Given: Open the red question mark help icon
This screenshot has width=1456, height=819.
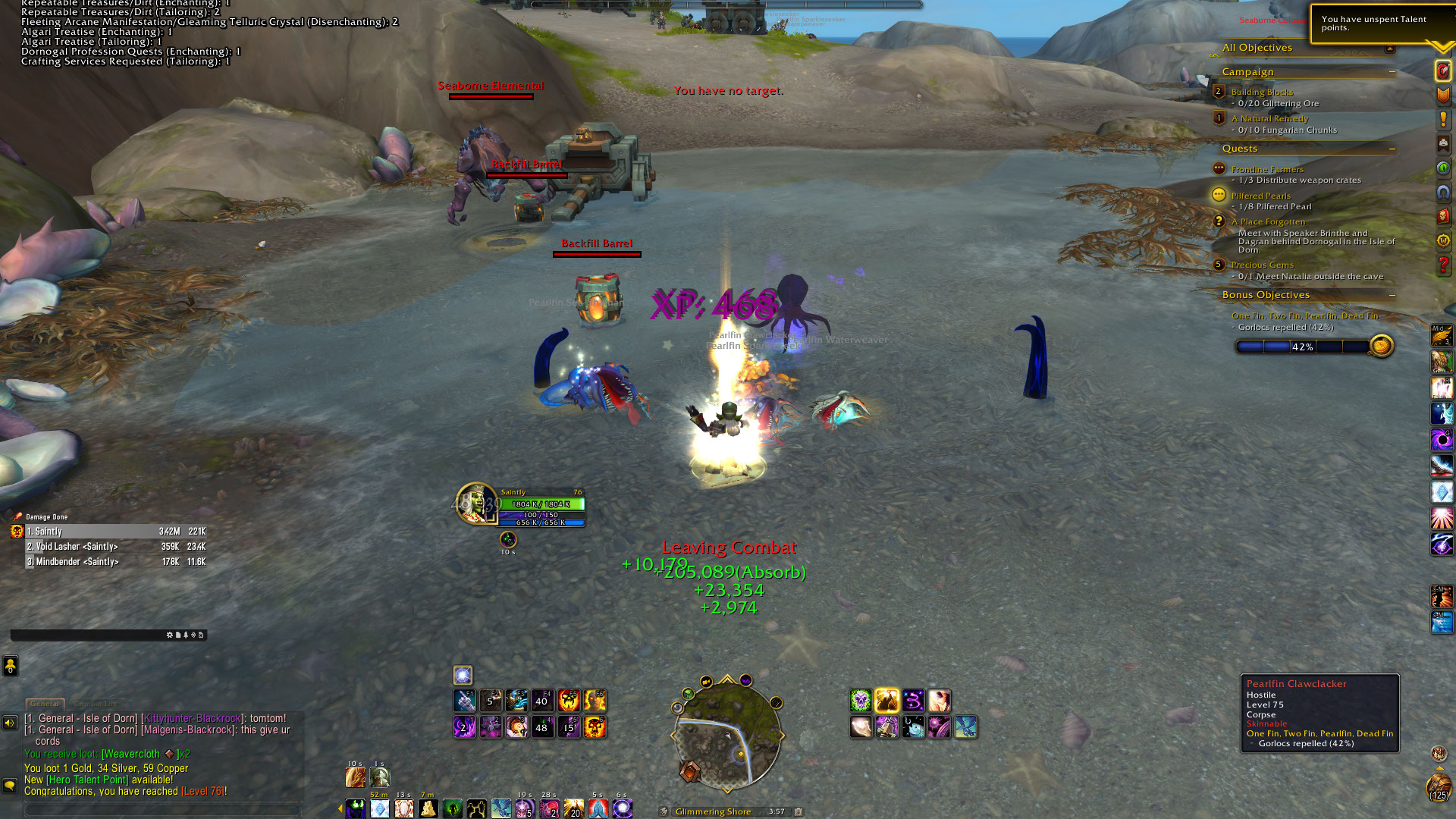Looking at the screenshot, I should coord(1442,266).
